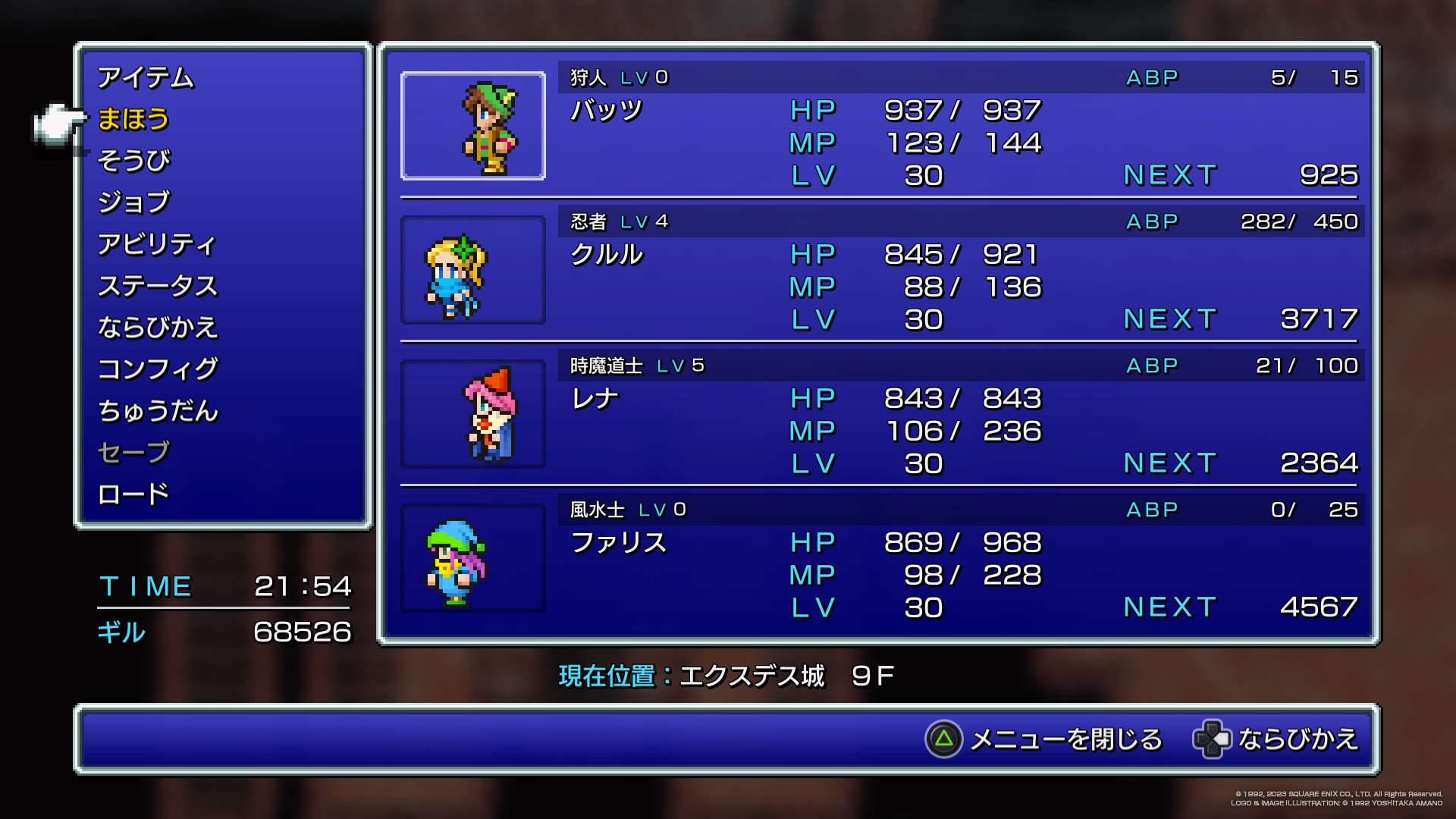Select the greyed-out セーブ (Save) entry
1456x819 pixels.
[x=133, y=453]
